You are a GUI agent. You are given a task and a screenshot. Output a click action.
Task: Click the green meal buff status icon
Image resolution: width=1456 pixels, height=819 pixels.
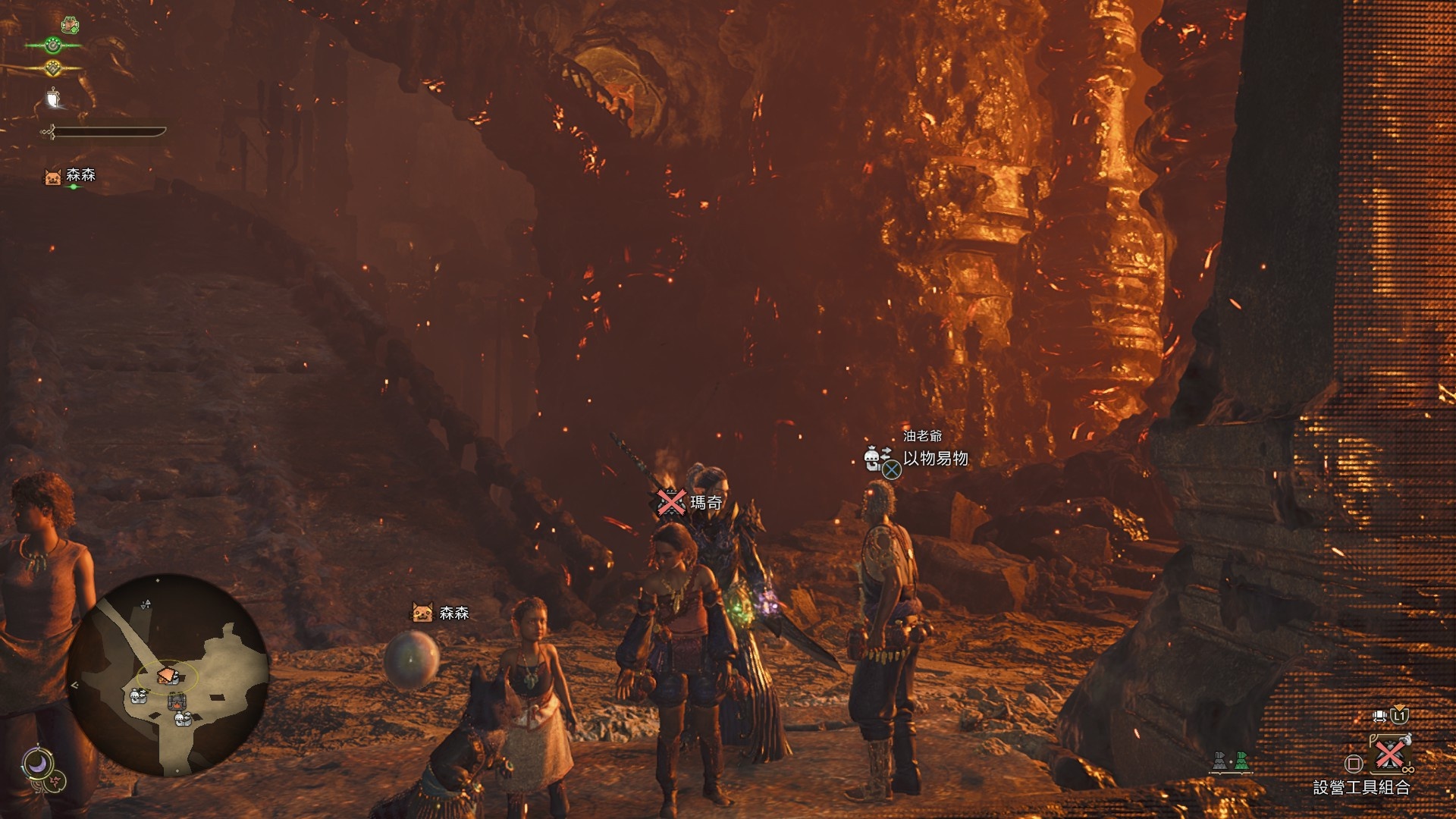(71, 25)
